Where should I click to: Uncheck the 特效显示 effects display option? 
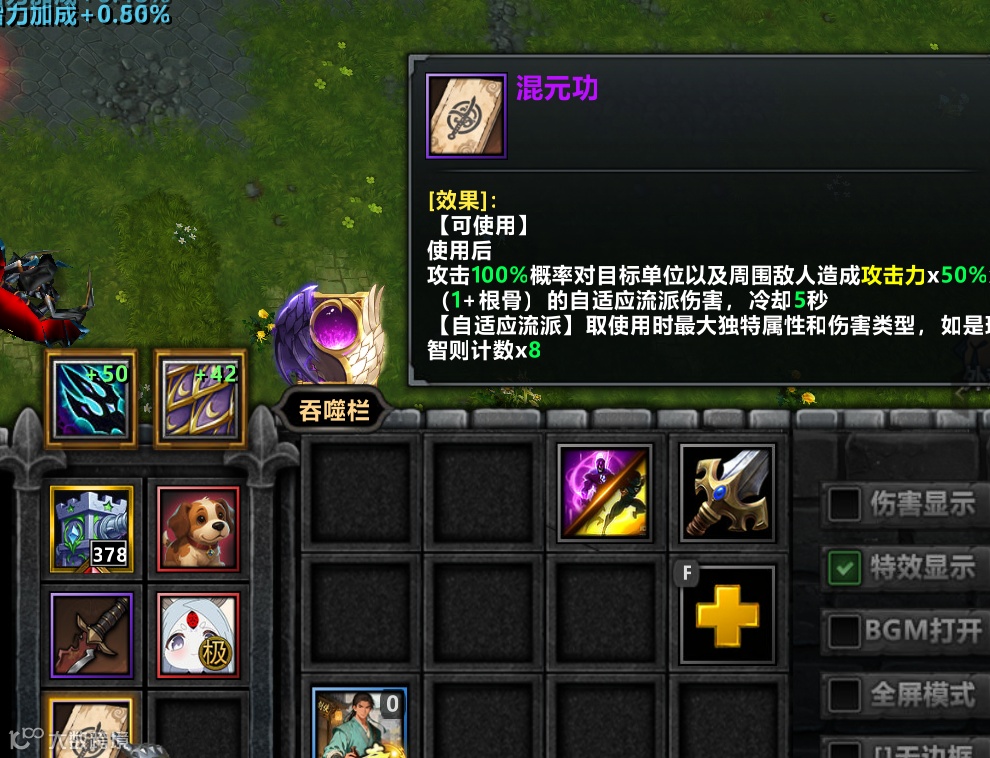tap(845, 569)
